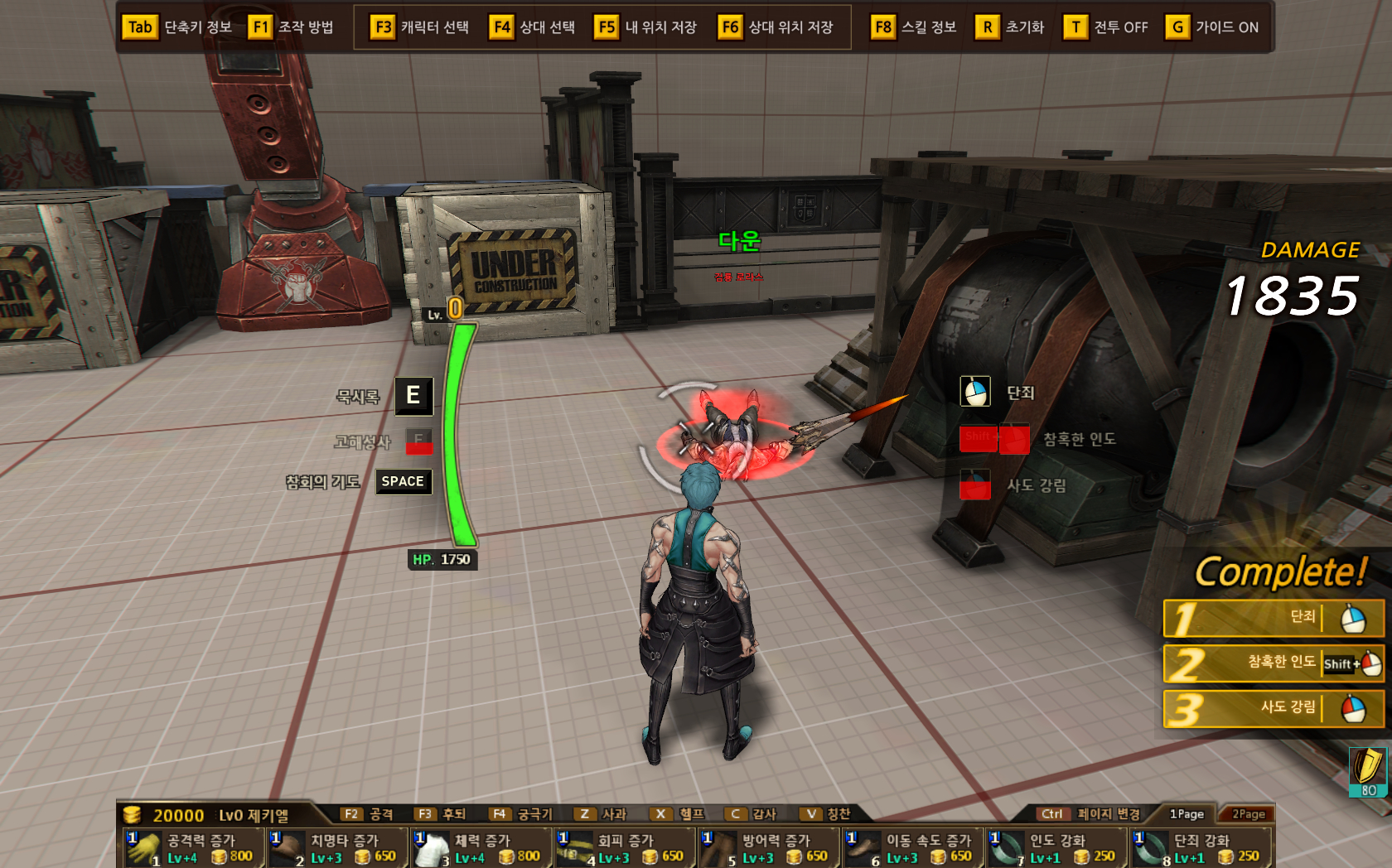Image resolution: width=1392 pixels, height=868 pixels.
Task: Select the 단죄 강화 item slot
Action: point(1200,848)
